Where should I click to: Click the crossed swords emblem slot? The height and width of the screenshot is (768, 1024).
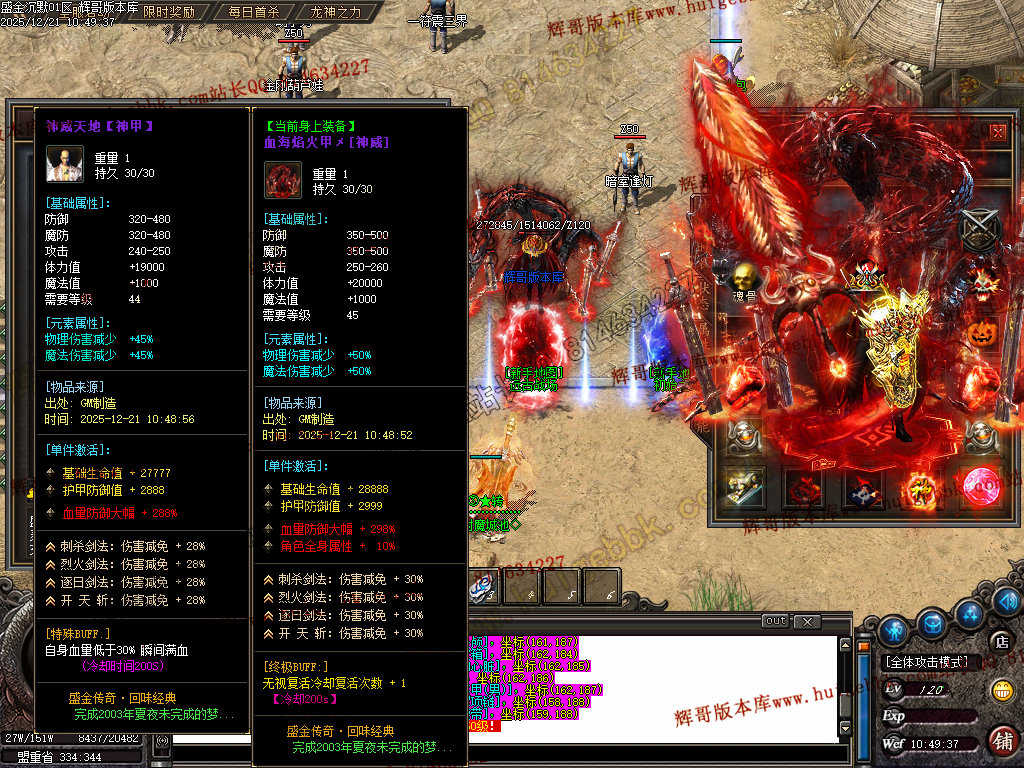[x=979, y=228]
